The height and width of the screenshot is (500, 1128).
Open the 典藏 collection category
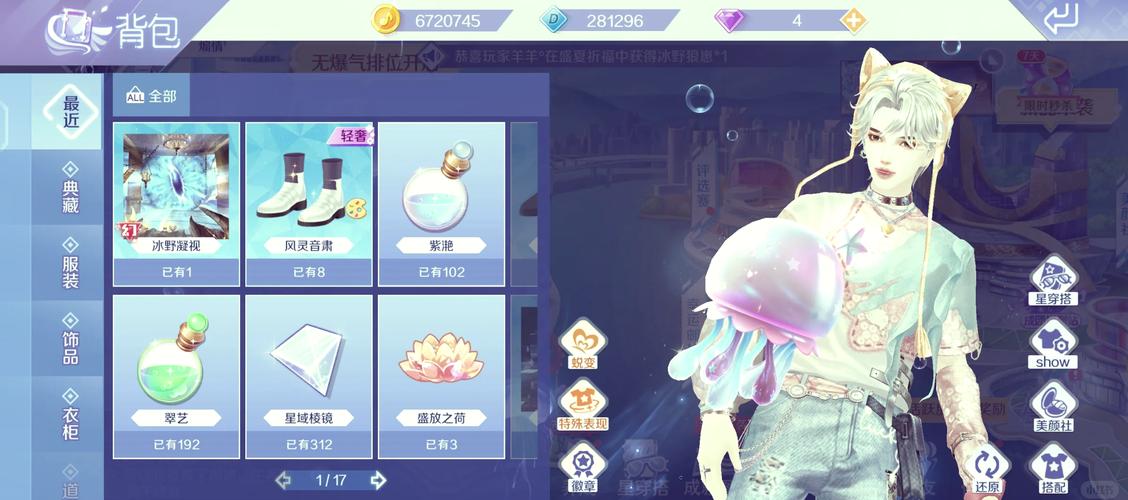coord(70,188)
